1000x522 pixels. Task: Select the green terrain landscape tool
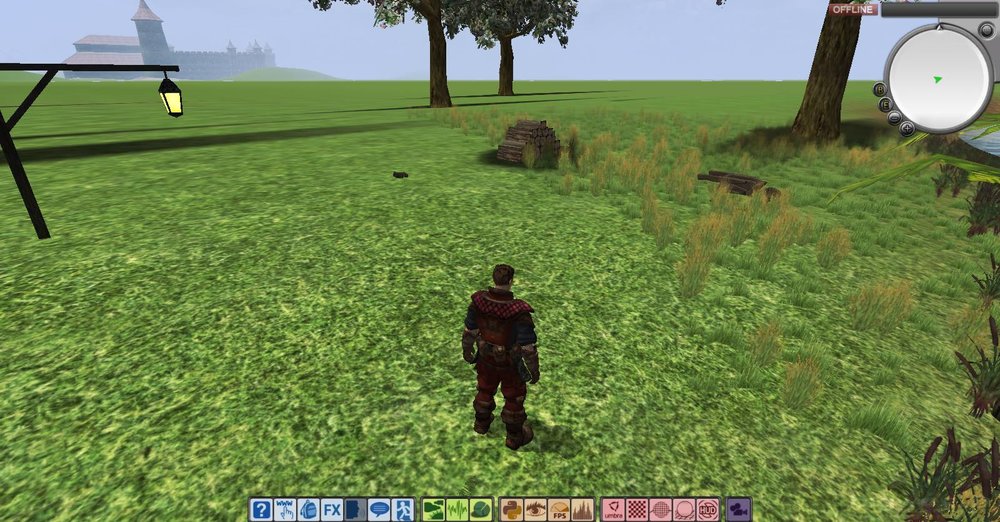[434, 510]
